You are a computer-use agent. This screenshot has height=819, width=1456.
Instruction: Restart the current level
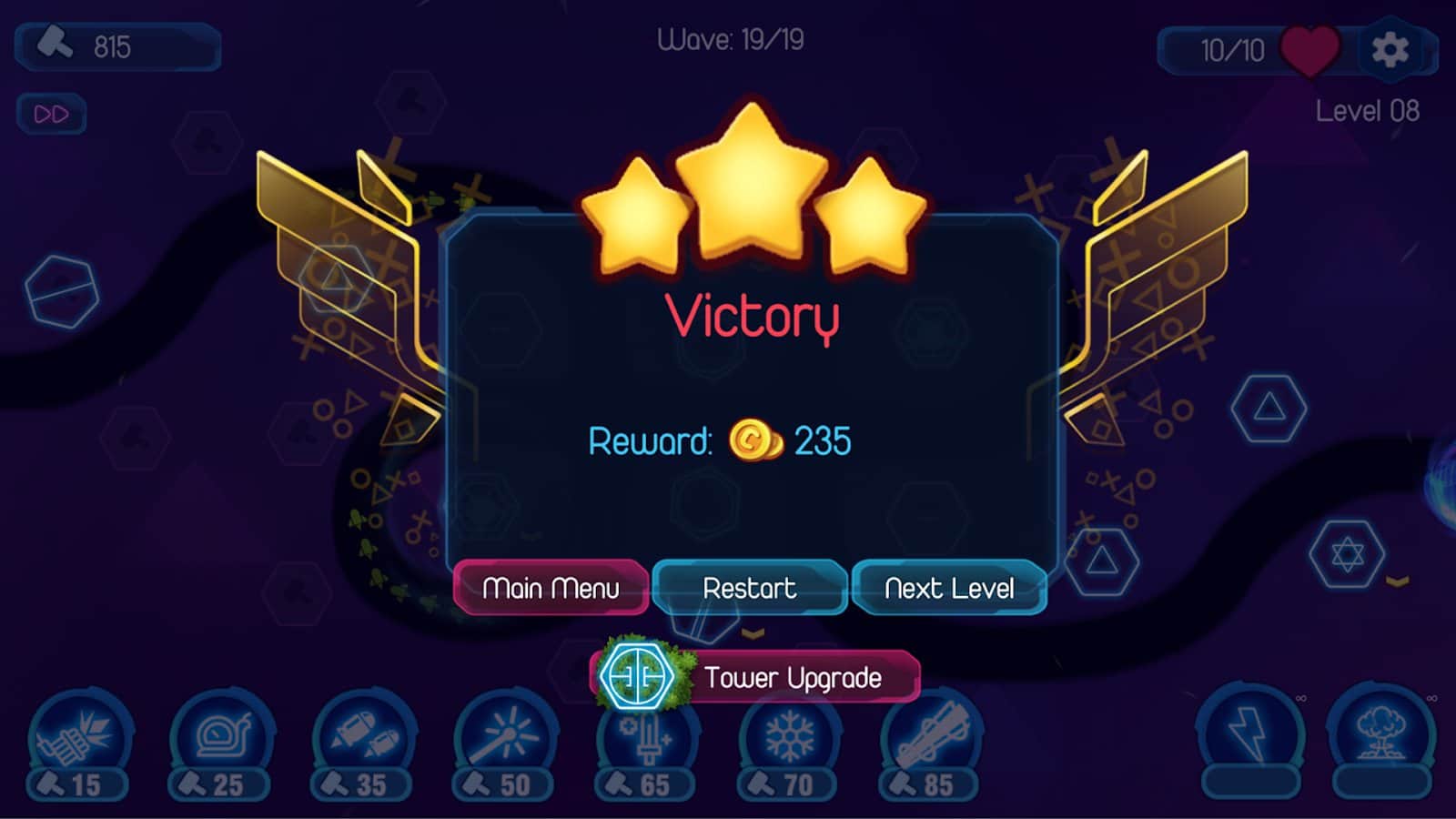tap(749, 588)
